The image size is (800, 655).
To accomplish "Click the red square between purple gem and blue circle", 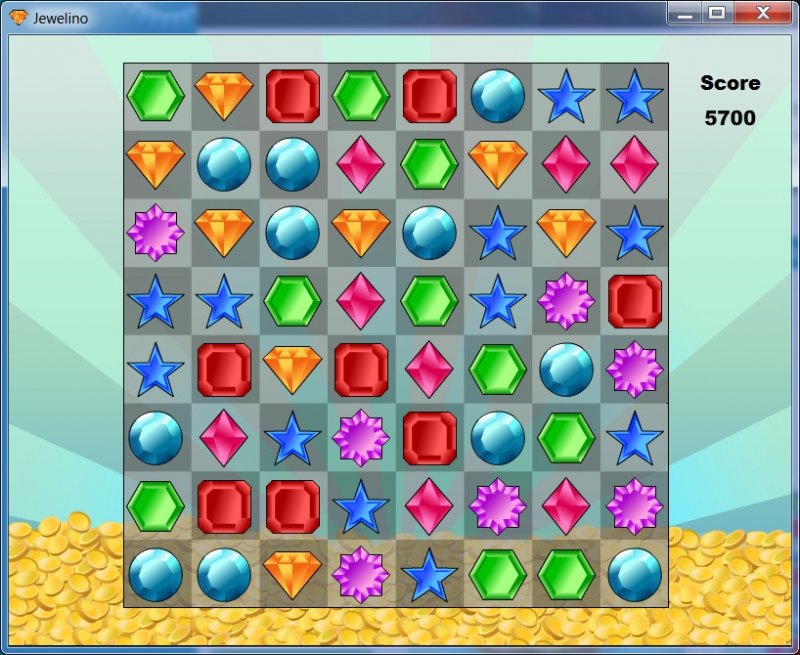I will click(429, 438).
